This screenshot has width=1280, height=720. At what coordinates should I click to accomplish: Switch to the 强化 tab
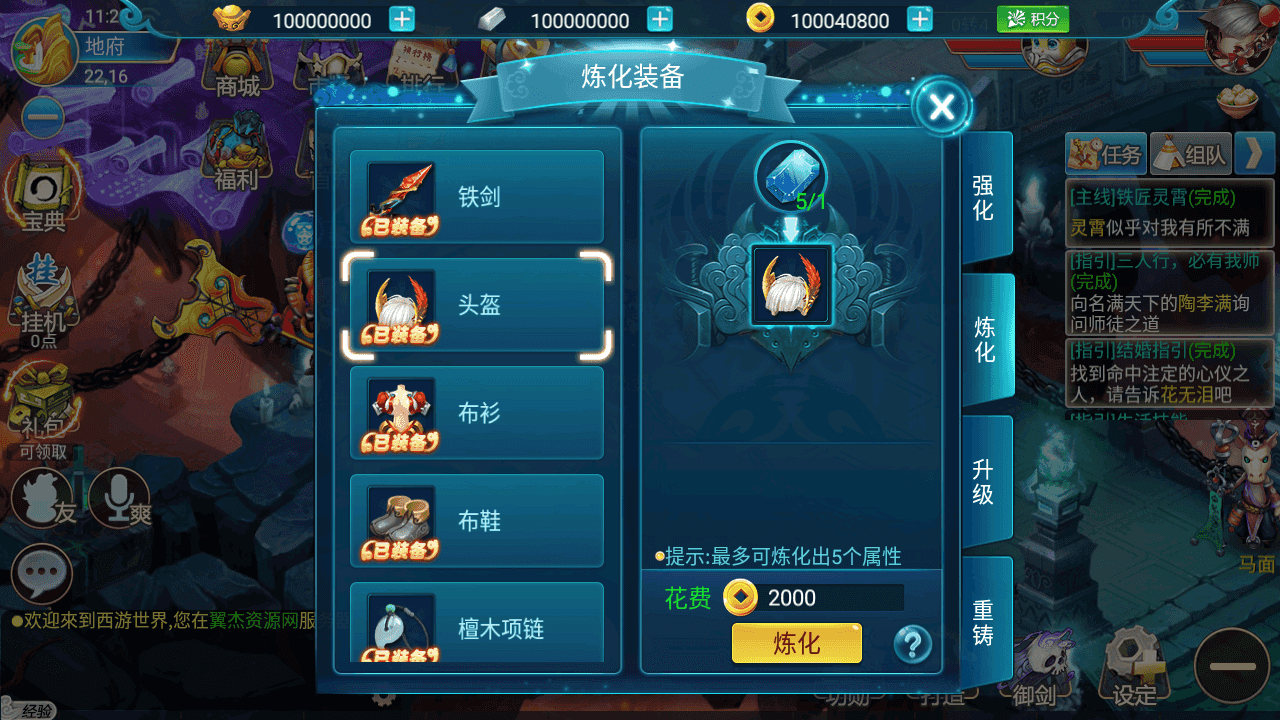point(985,197)
